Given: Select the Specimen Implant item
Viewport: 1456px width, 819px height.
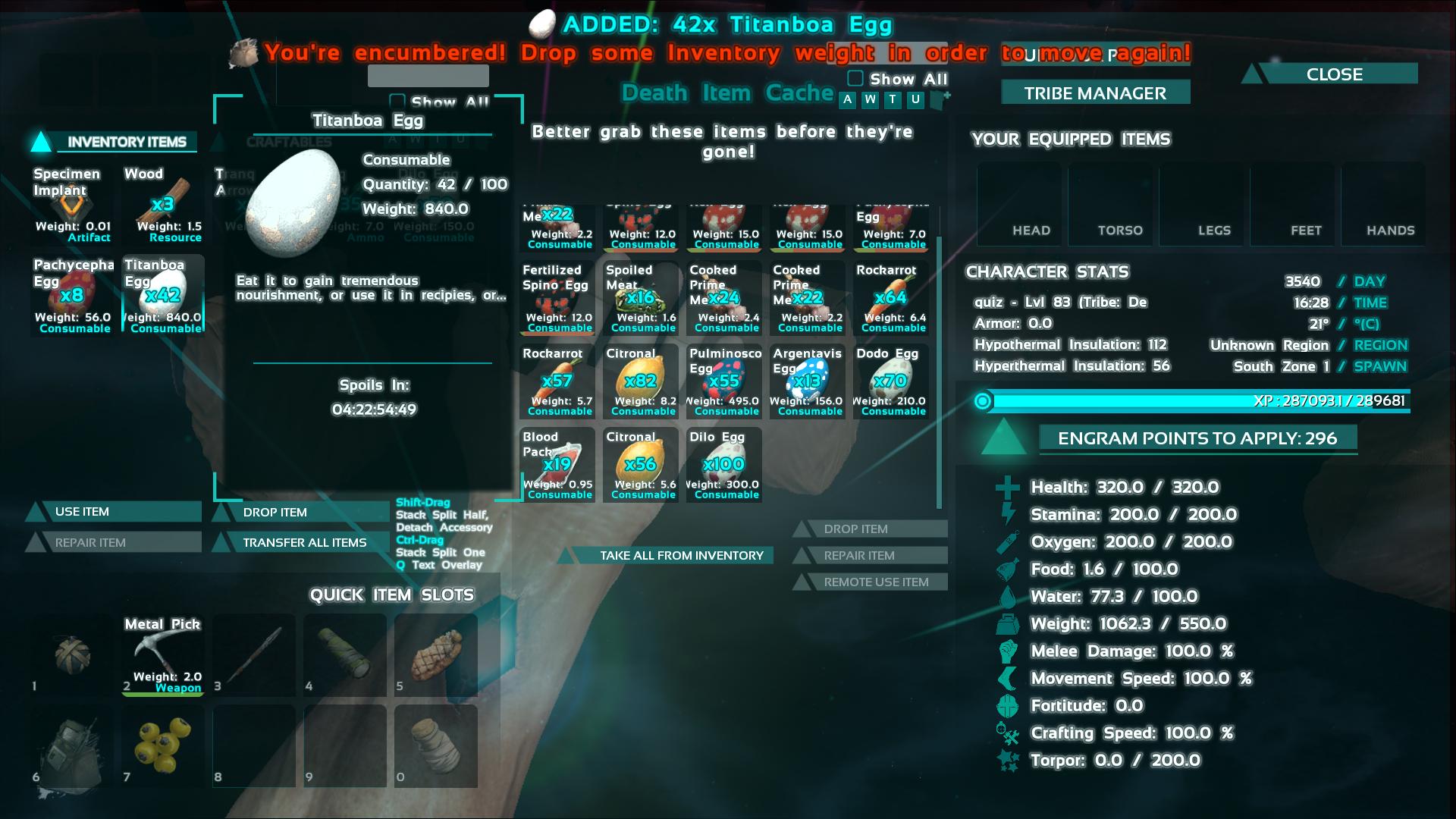Looking at the screenshot, I should coord(73,205).
